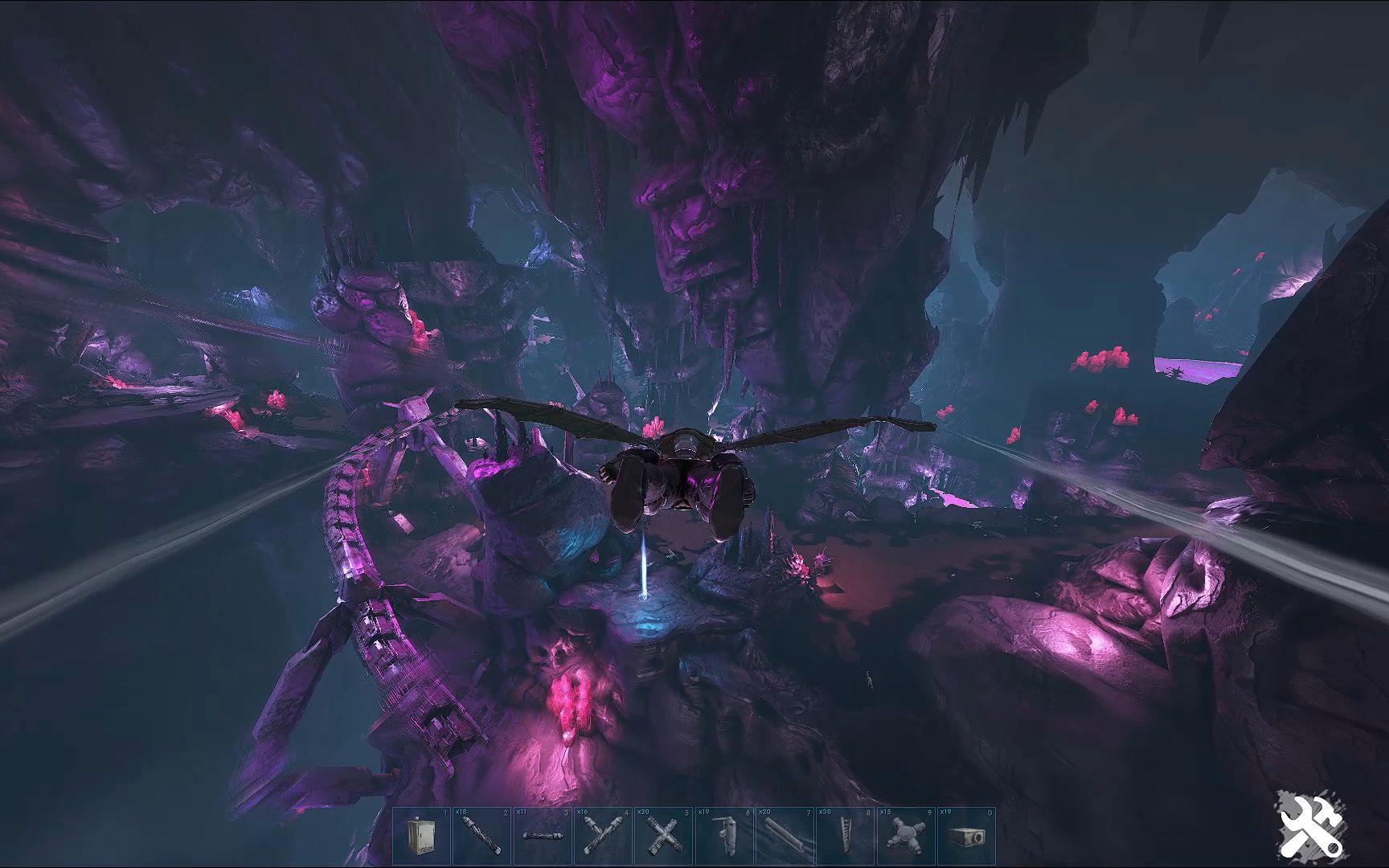Image resolution: width=1389 pixels, height=868 pixels.
Task: Select the electrical outlet in slot 6
Action: click(x=720, y=838)
